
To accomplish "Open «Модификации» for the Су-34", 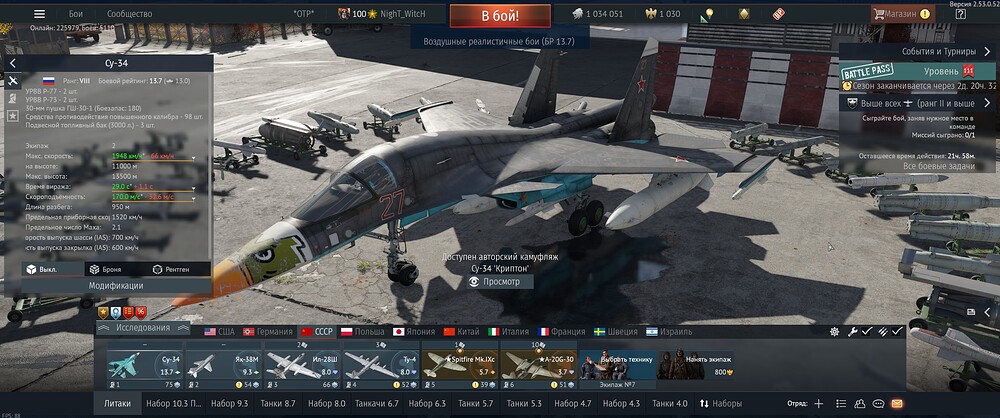I will (x=115, y=285).
